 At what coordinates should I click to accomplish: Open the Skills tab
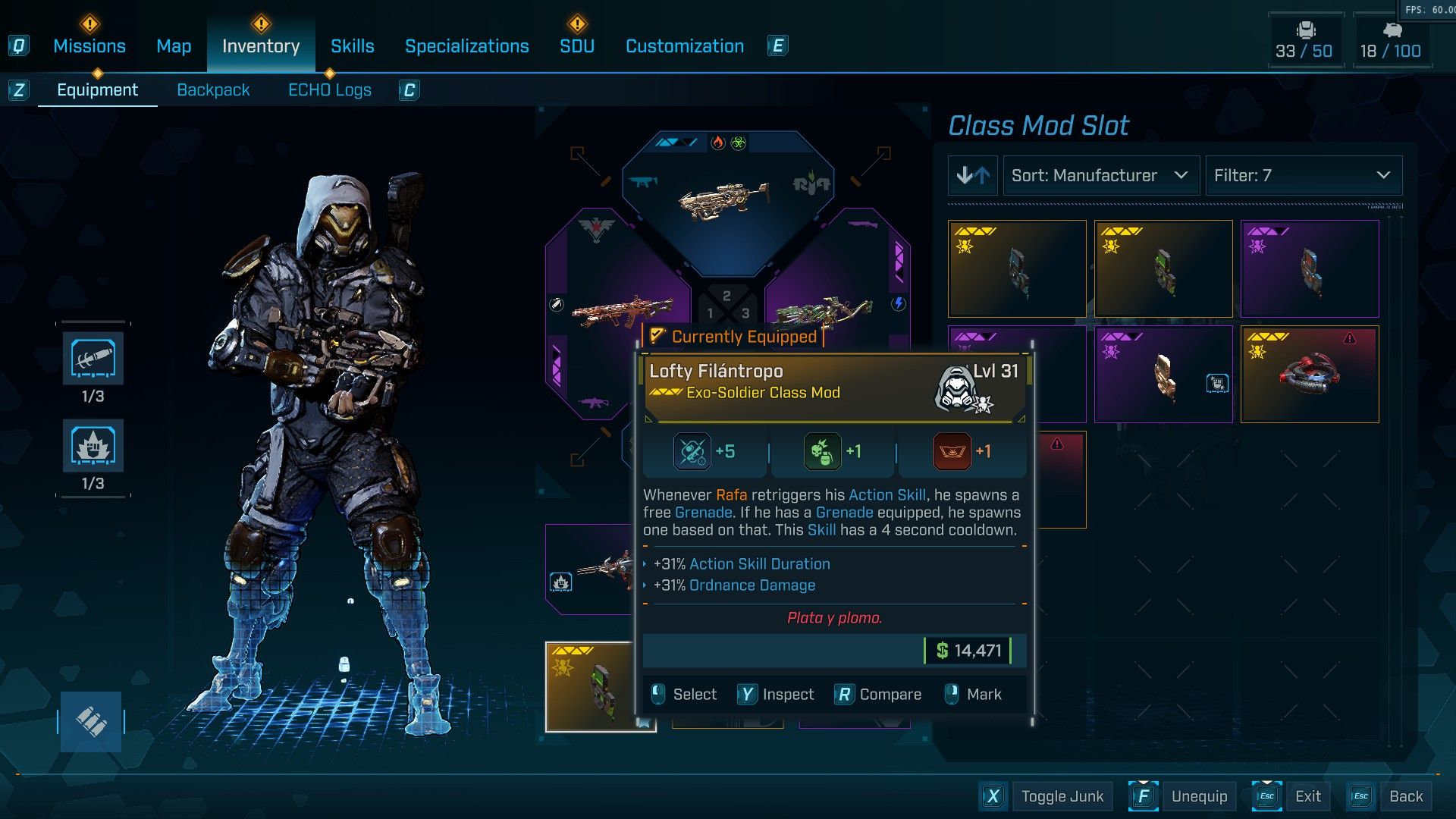point(352,46)
